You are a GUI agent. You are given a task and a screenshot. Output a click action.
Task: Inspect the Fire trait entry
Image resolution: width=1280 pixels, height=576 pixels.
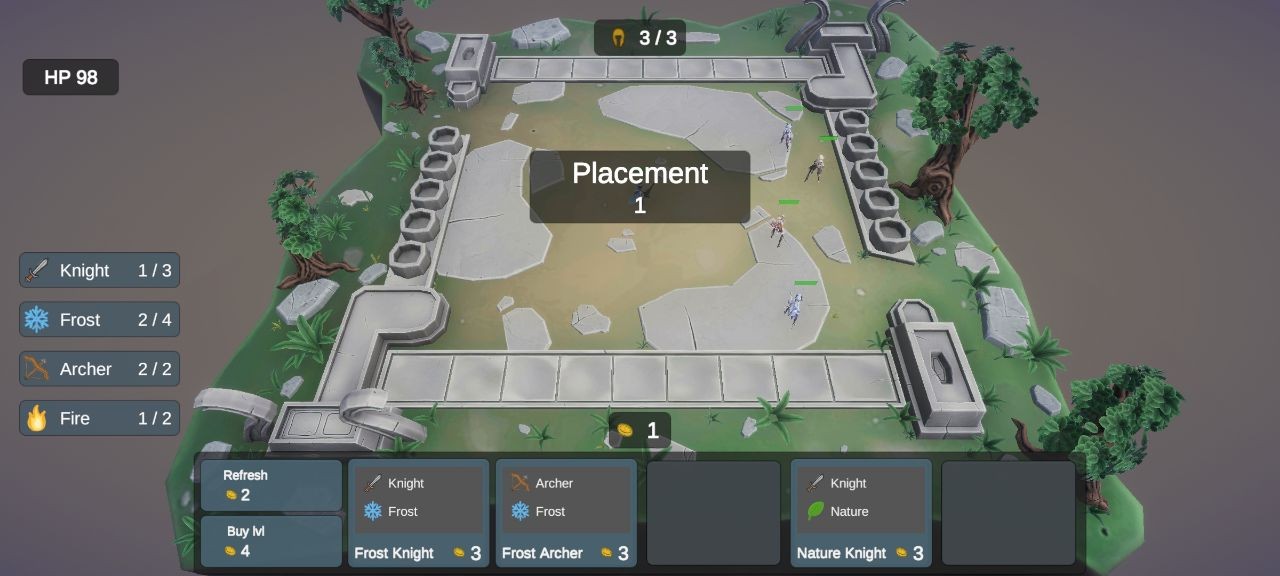[x=99, y=418]
